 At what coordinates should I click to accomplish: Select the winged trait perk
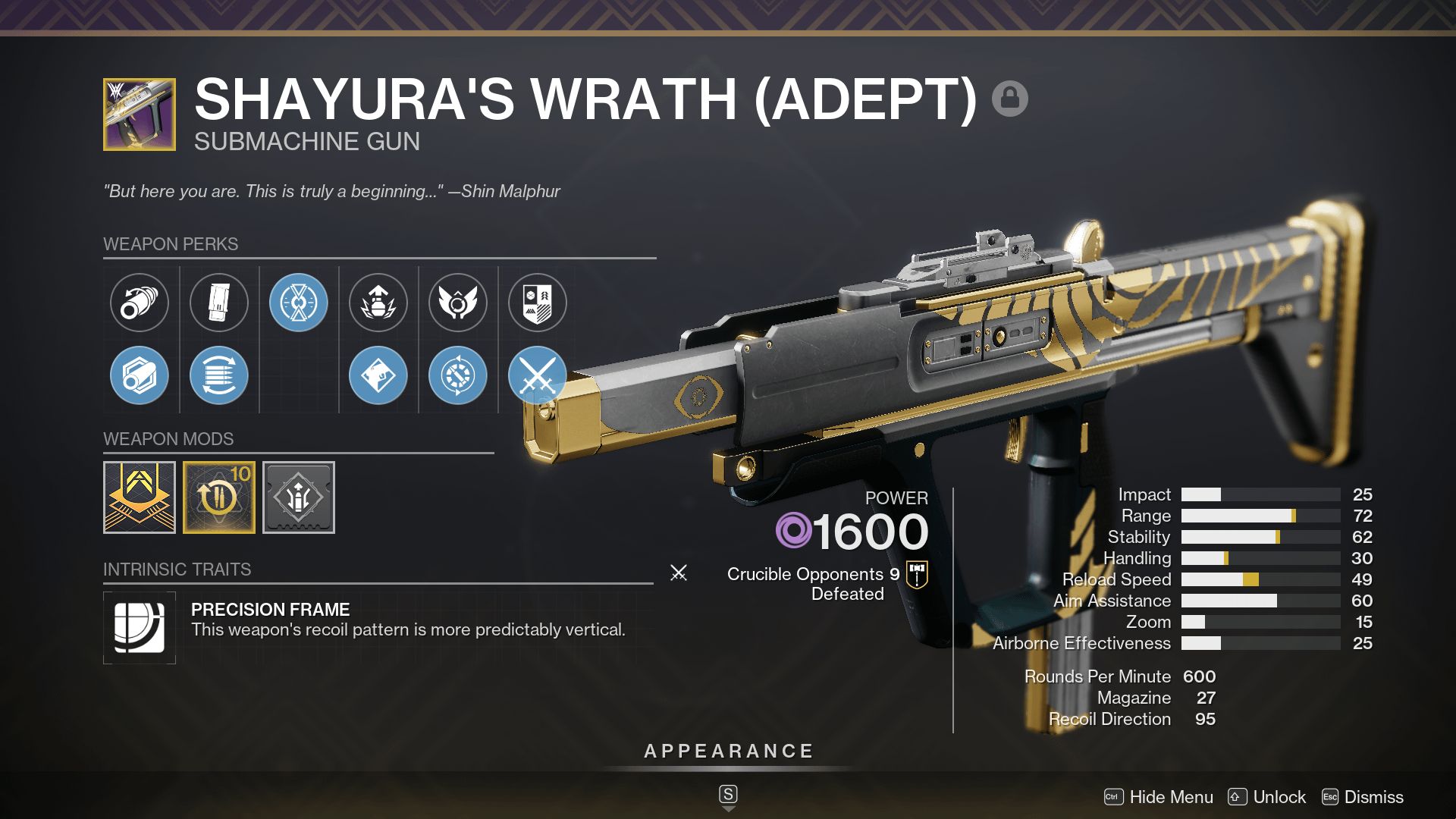click(x=457, y=302)
